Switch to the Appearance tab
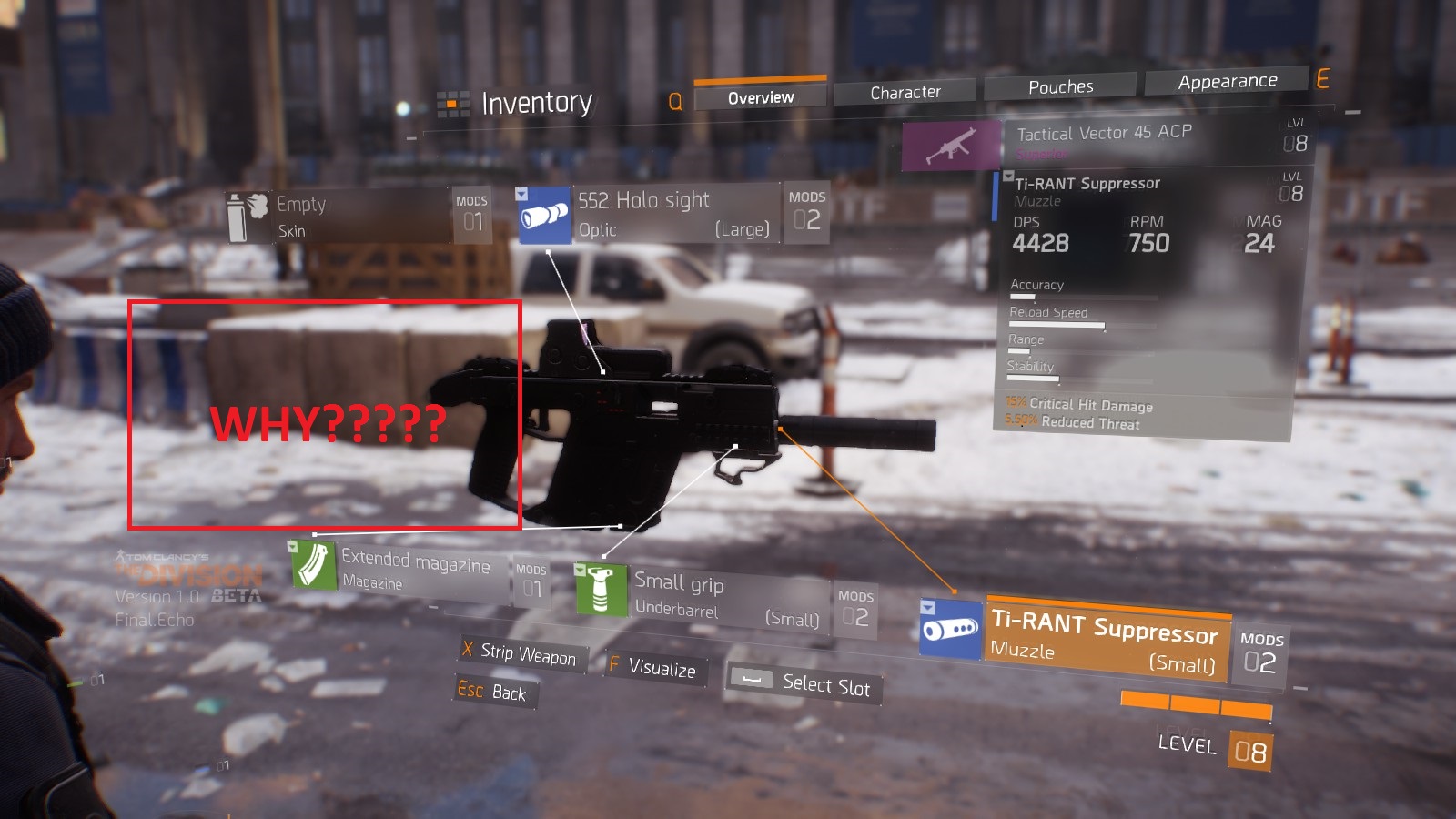This screenshot has width=1456, height=819. pos(1227,81)
